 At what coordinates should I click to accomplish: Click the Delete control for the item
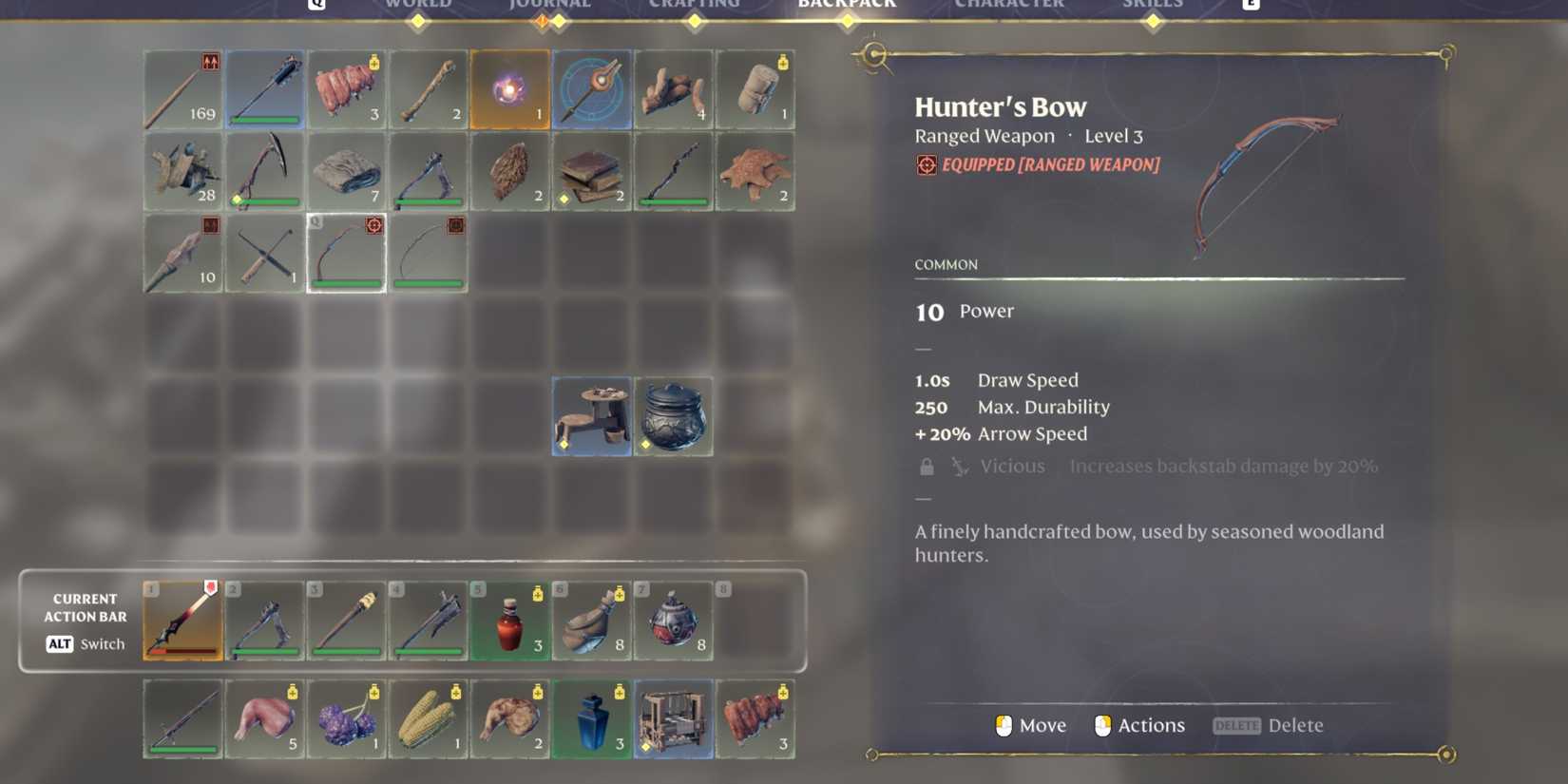1269,725
